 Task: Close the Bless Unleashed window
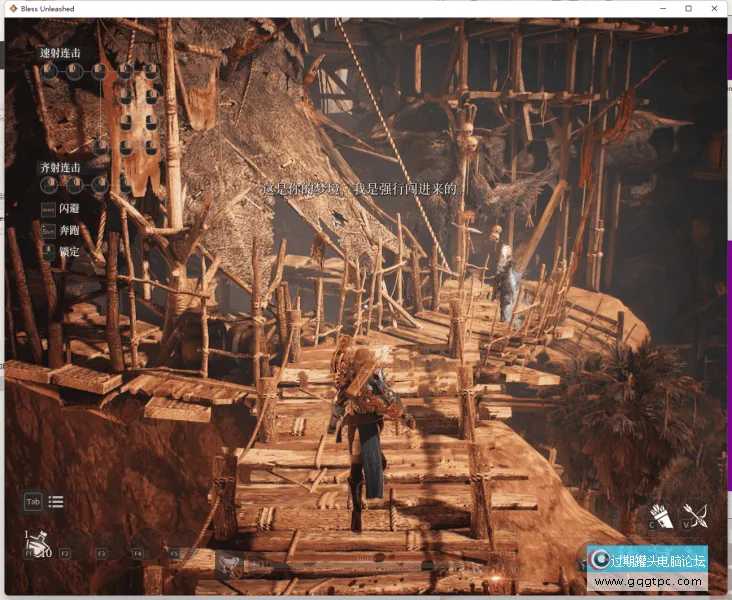coord(716,8)
